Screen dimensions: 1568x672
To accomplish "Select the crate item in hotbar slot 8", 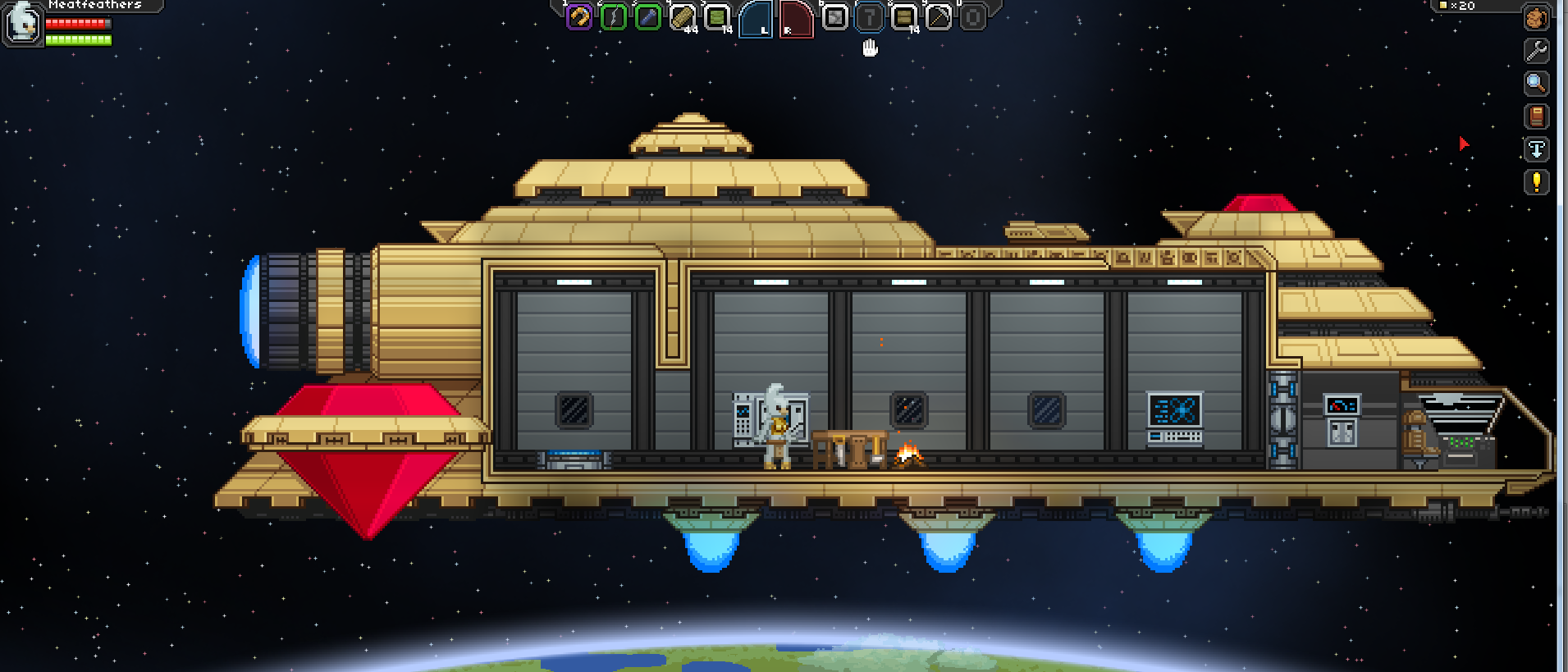I will (x=903, y=18).
